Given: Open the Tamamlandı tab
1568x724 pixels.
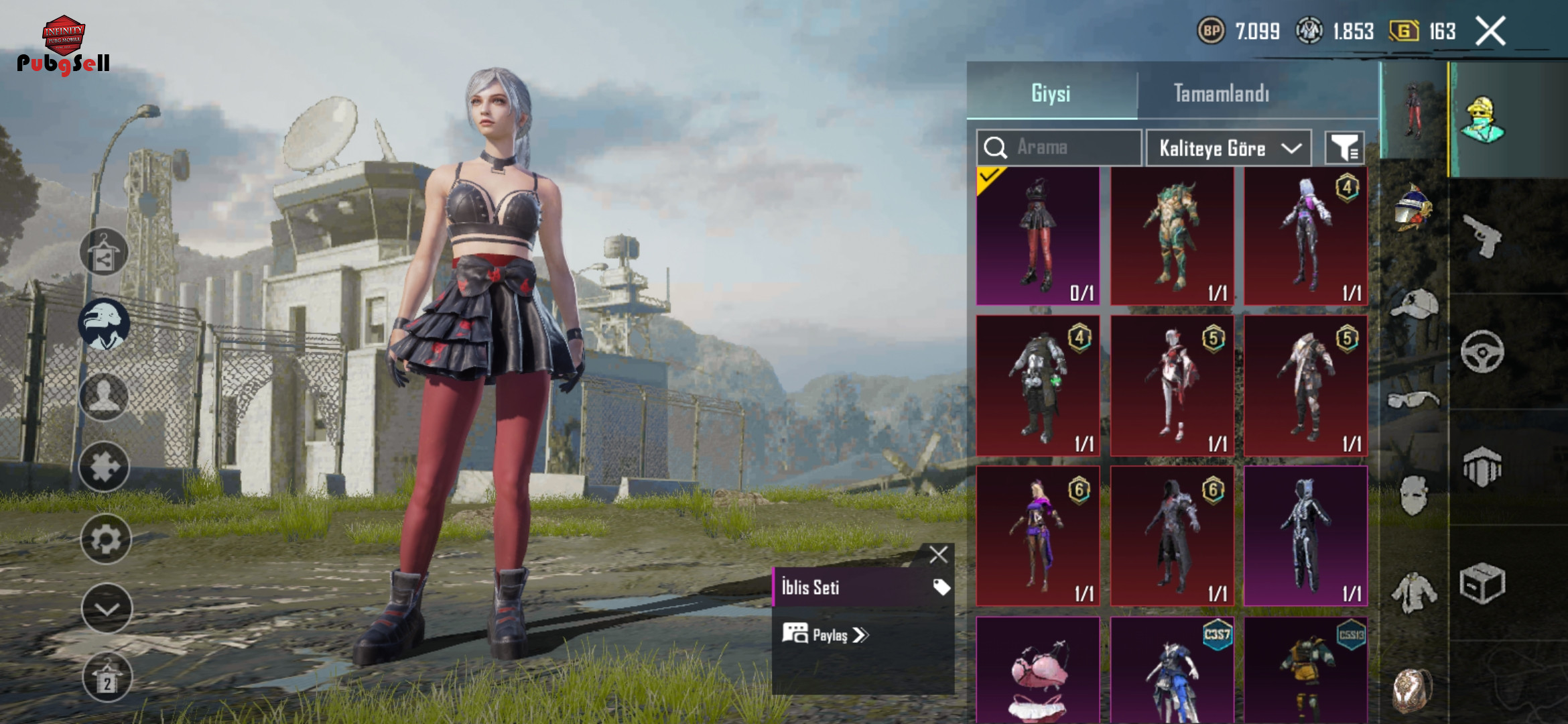Looking at the screenshot, I should [x=1221, y=93].
